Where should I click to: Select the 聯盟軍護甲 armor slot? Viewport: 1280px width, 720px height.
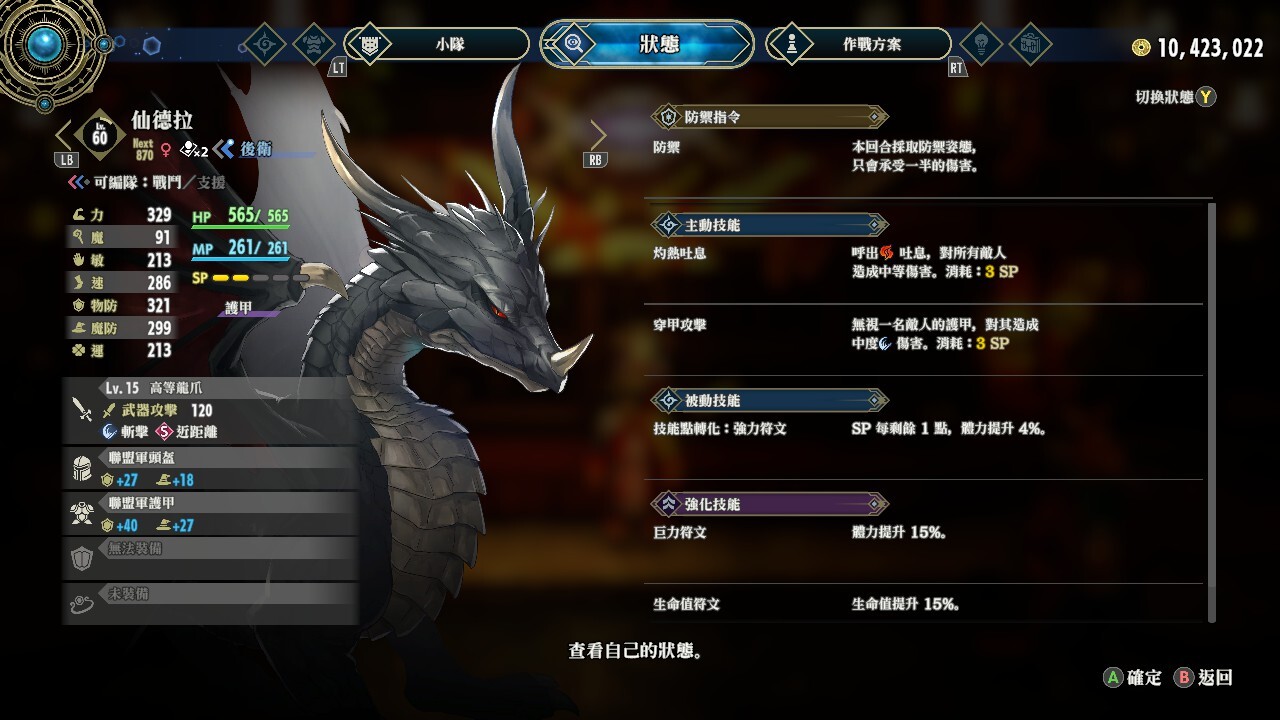coord(210,514)
